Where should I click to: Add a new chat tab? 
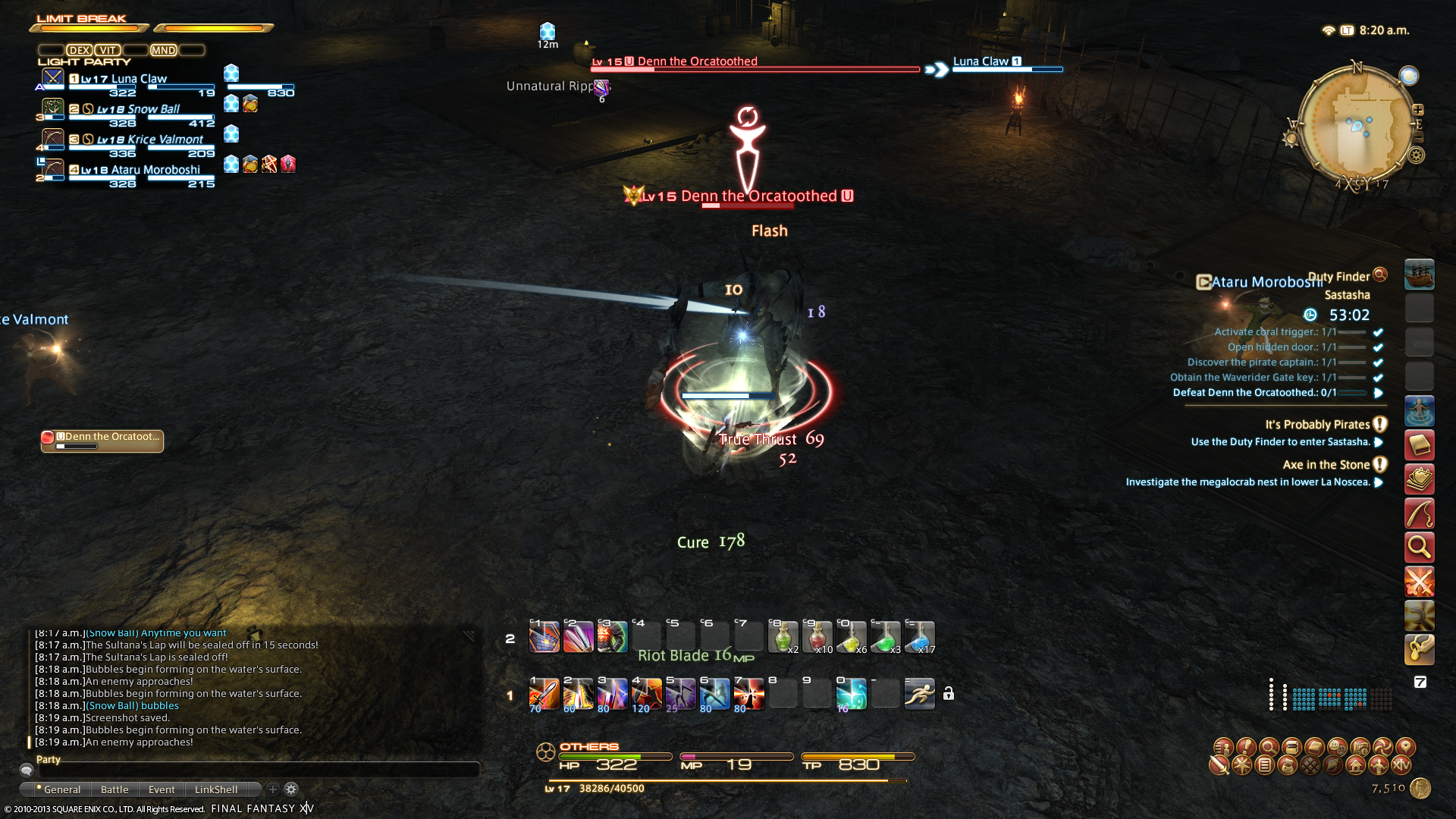273,789
